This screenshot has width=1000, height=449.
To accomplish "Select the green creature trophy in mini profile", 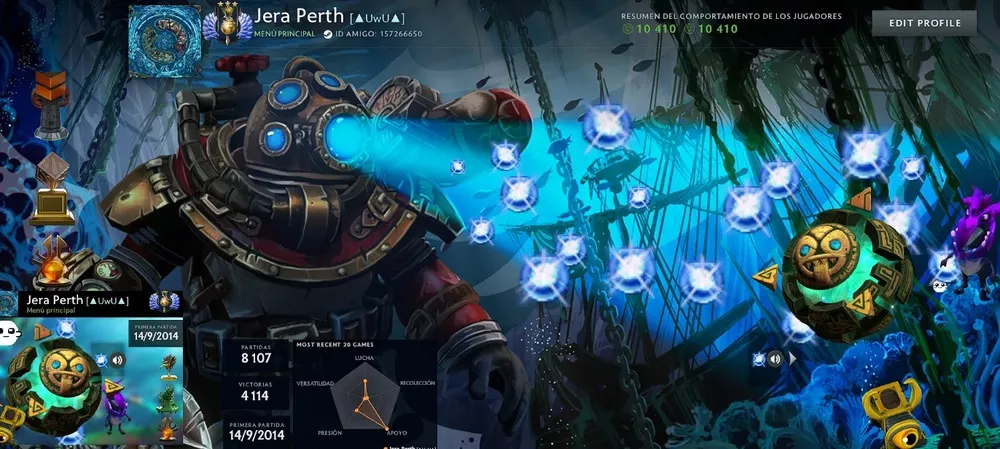I will pos(167,400).
